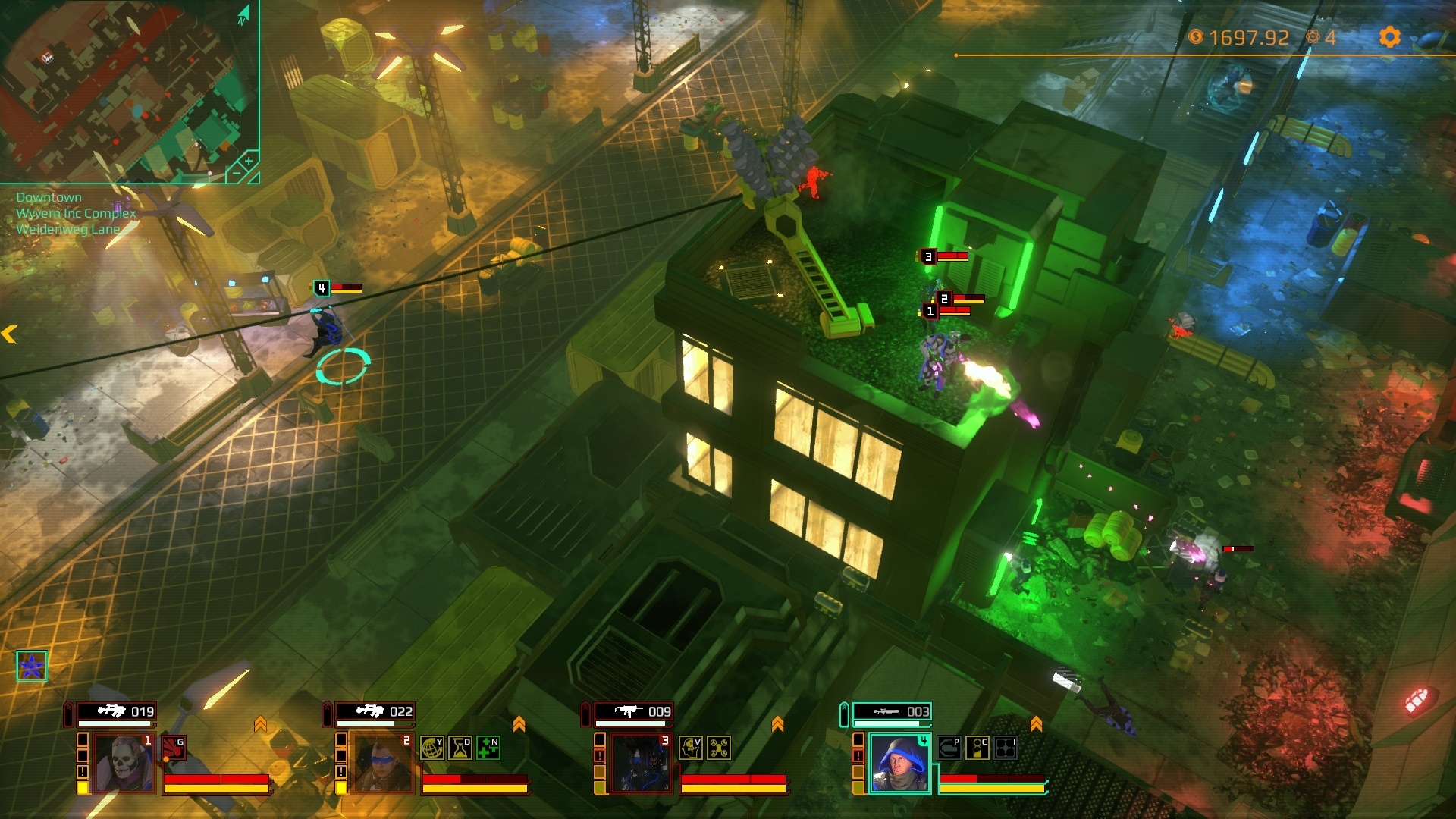This screenshot has width=1456, height=819.
Task: Select the Y world-scan ability on agent 2
Action: [431, 747]
